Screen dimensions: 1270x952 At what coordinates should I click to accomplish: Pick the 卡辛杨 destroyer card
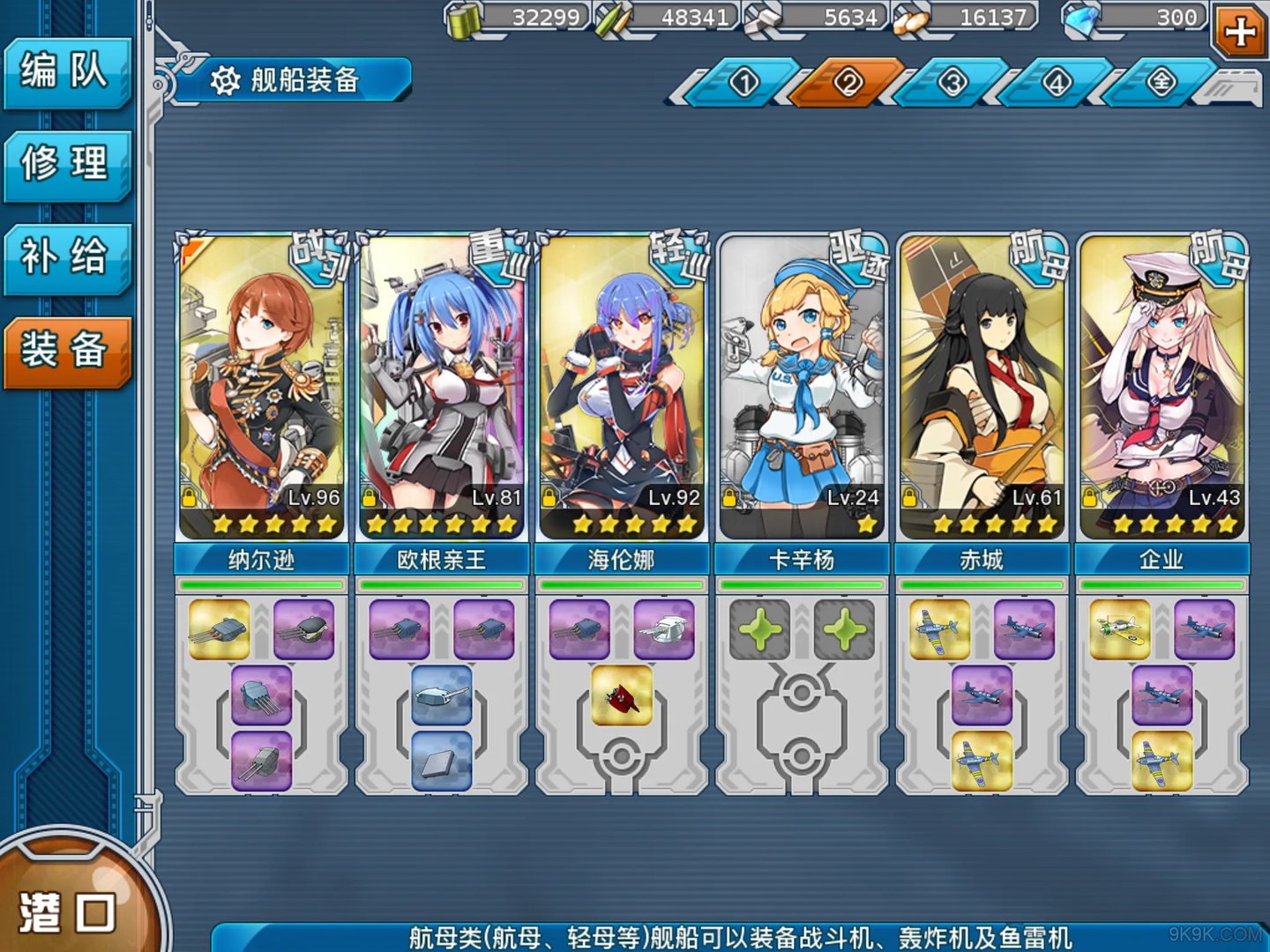pos(802,388)
